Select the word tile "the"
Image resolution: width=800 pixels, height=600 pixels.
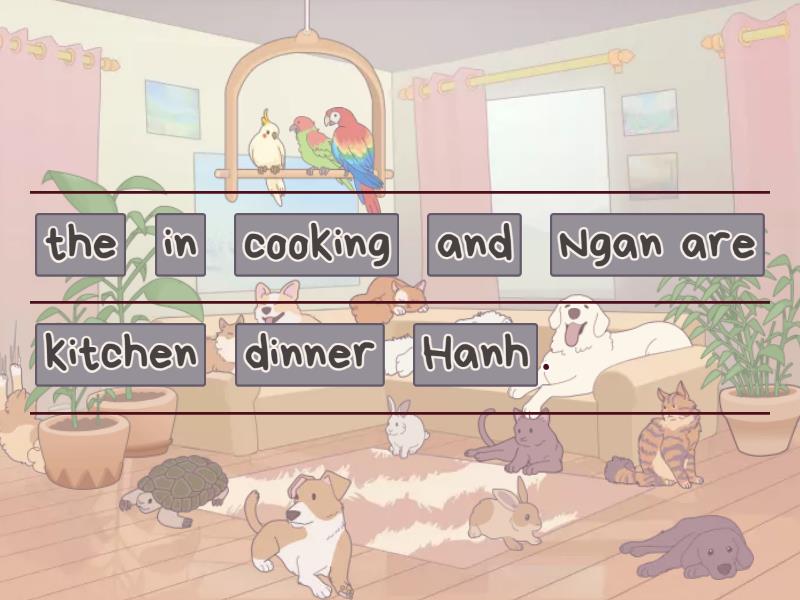[81, 244]
